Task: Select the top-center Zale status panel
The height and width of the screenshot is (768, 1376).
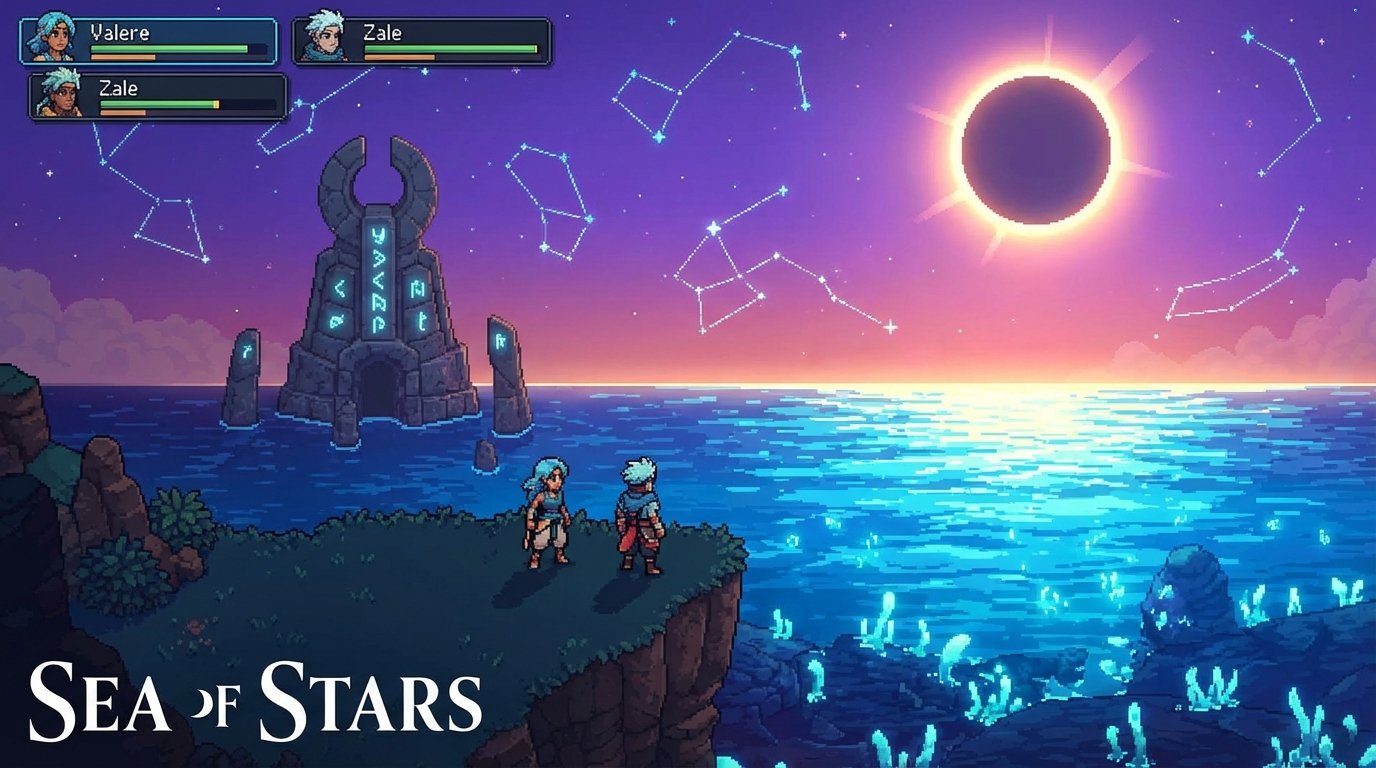Action: click(x=420, y=40)
